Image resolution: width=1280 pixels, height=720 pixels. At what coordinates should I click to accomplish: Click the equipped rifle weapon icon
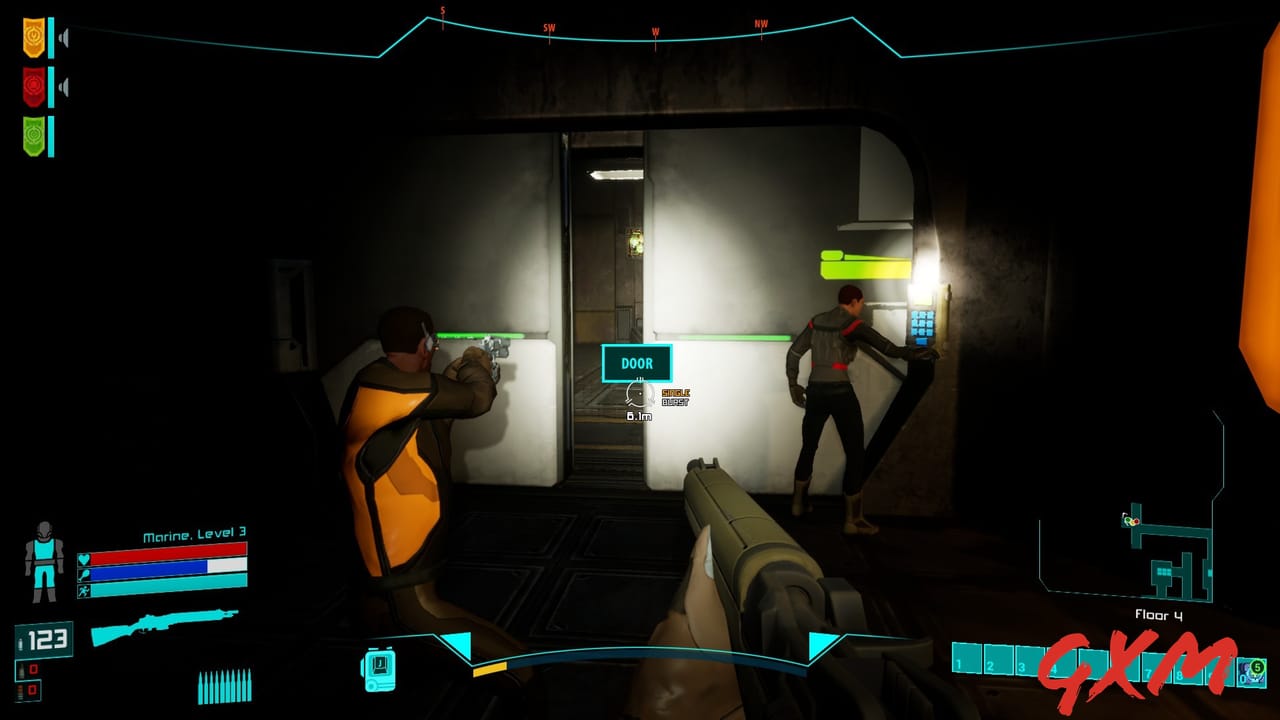point(162,627)
